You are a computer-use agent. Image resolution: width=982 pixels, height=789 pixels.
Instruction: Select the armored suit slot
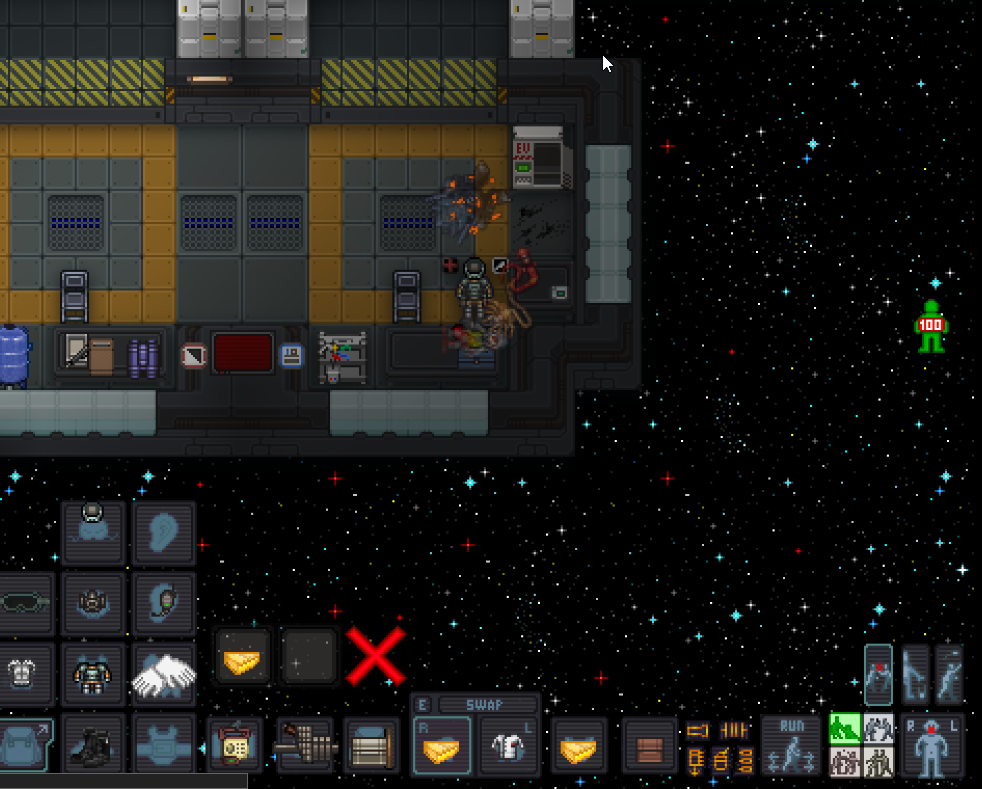coord(93,675)
